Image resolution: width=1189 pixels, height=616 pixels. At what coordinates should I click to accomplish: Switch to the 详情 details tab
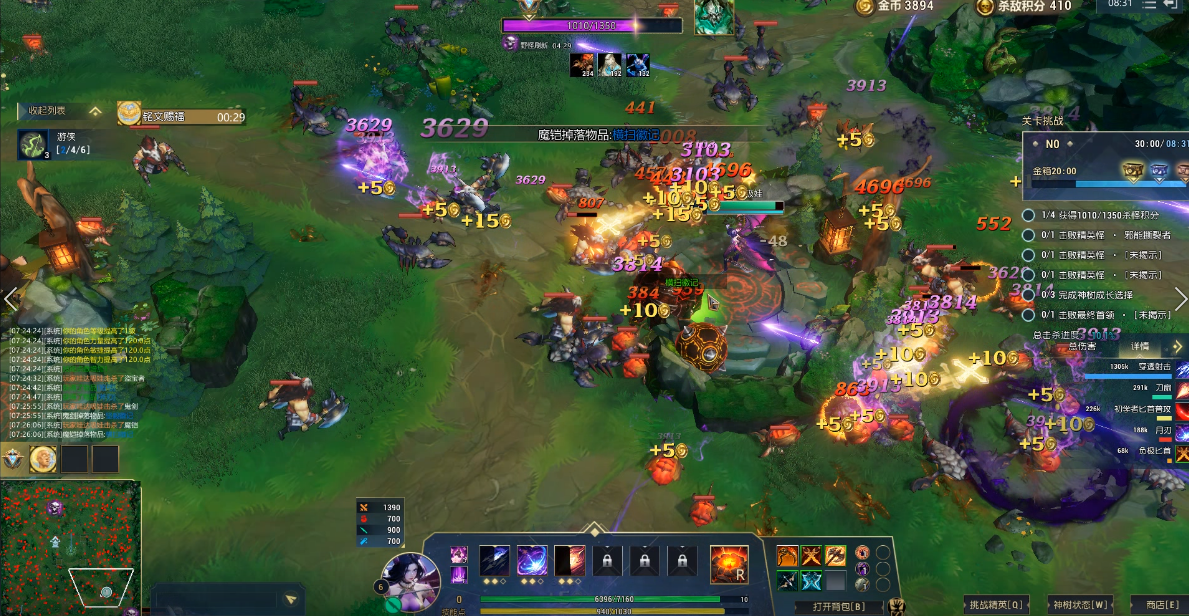pos(1140,346)
